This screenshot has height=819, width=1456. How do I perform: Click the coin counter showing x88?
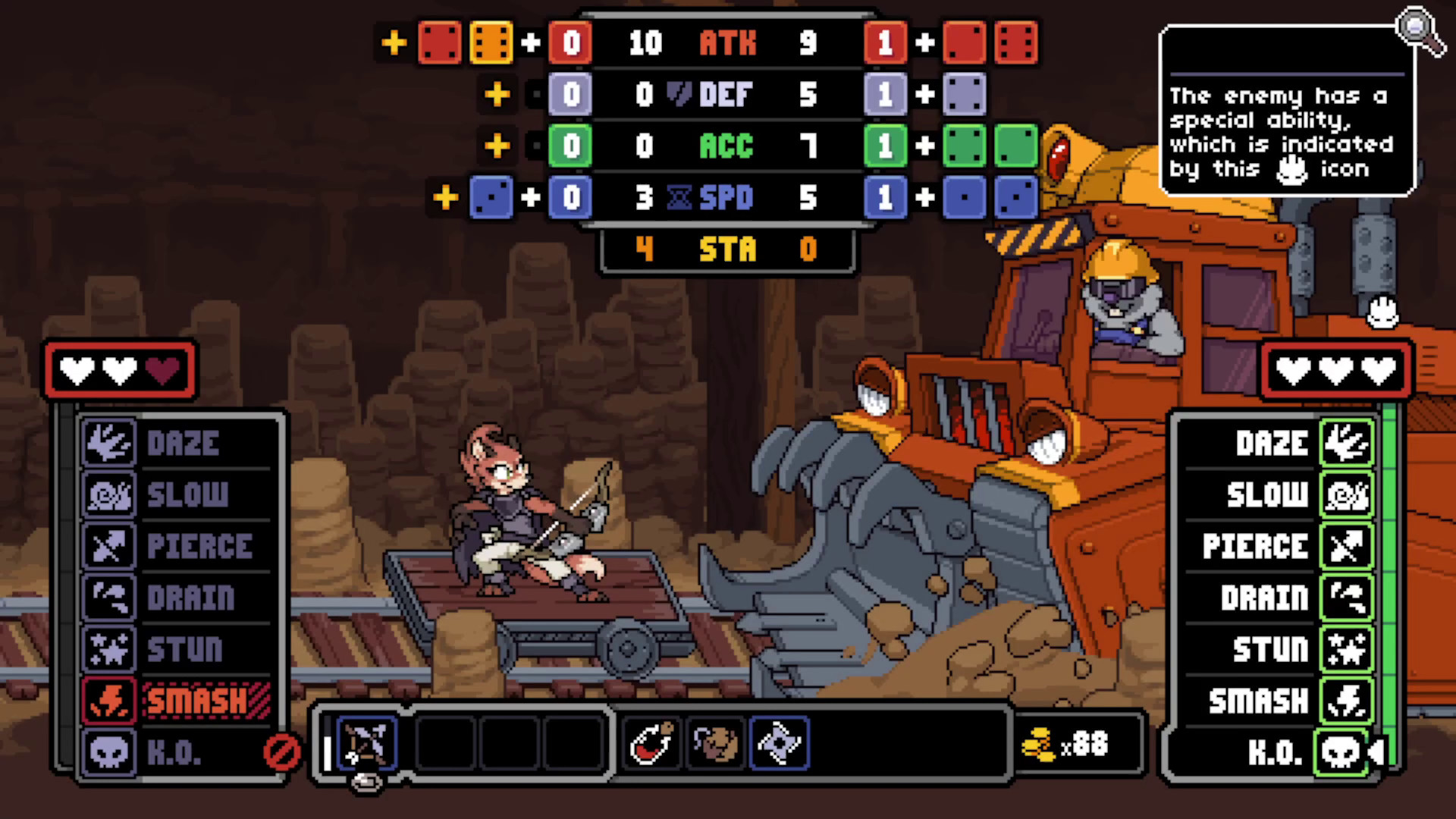(x=1077, y=745)
